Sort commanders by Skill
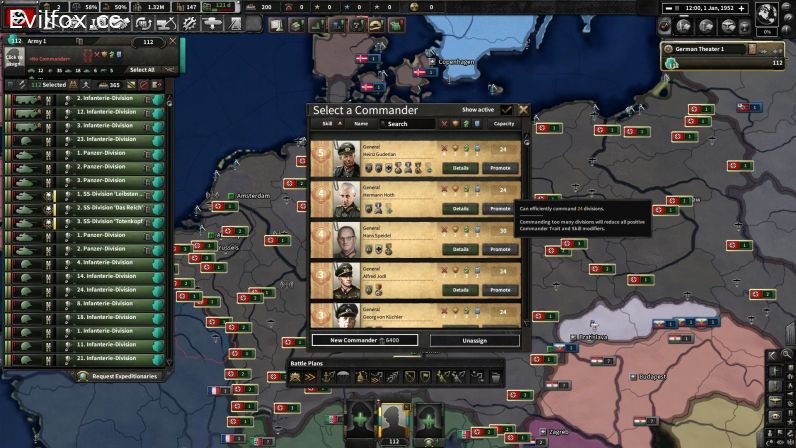Screen dimensions: 796x448 (x=327, y=124)
